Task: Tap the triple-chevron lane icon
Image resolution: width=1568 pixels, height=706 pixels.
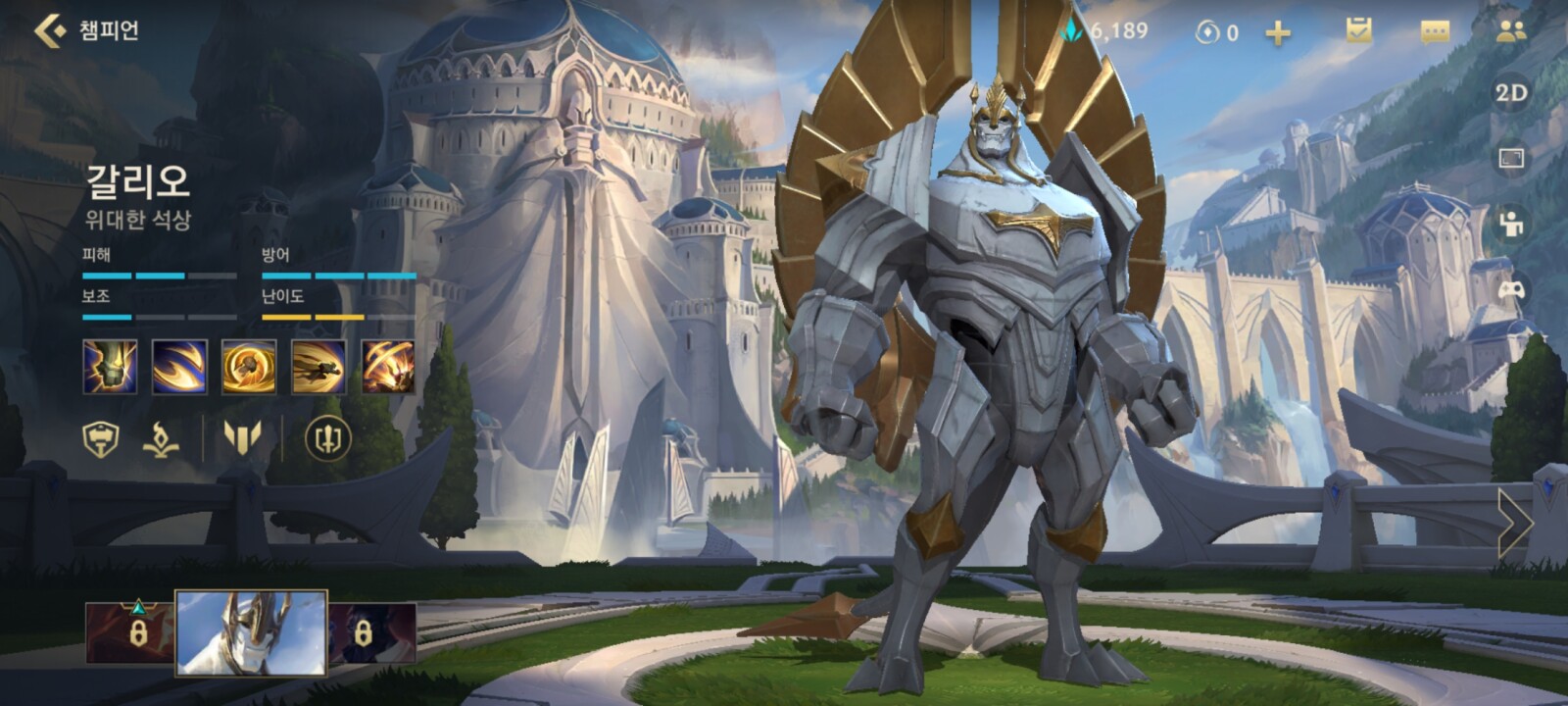Action: (242, 437)
